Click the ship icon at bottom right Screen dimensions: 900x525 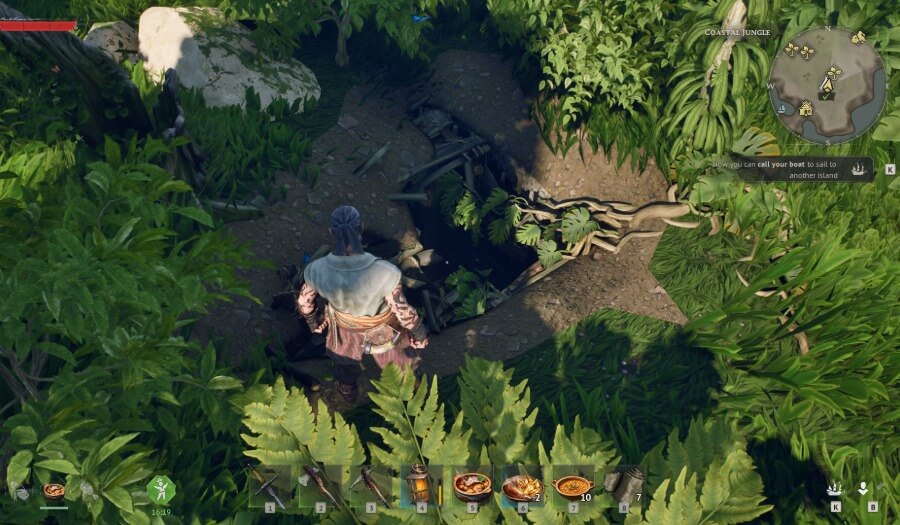834,488
